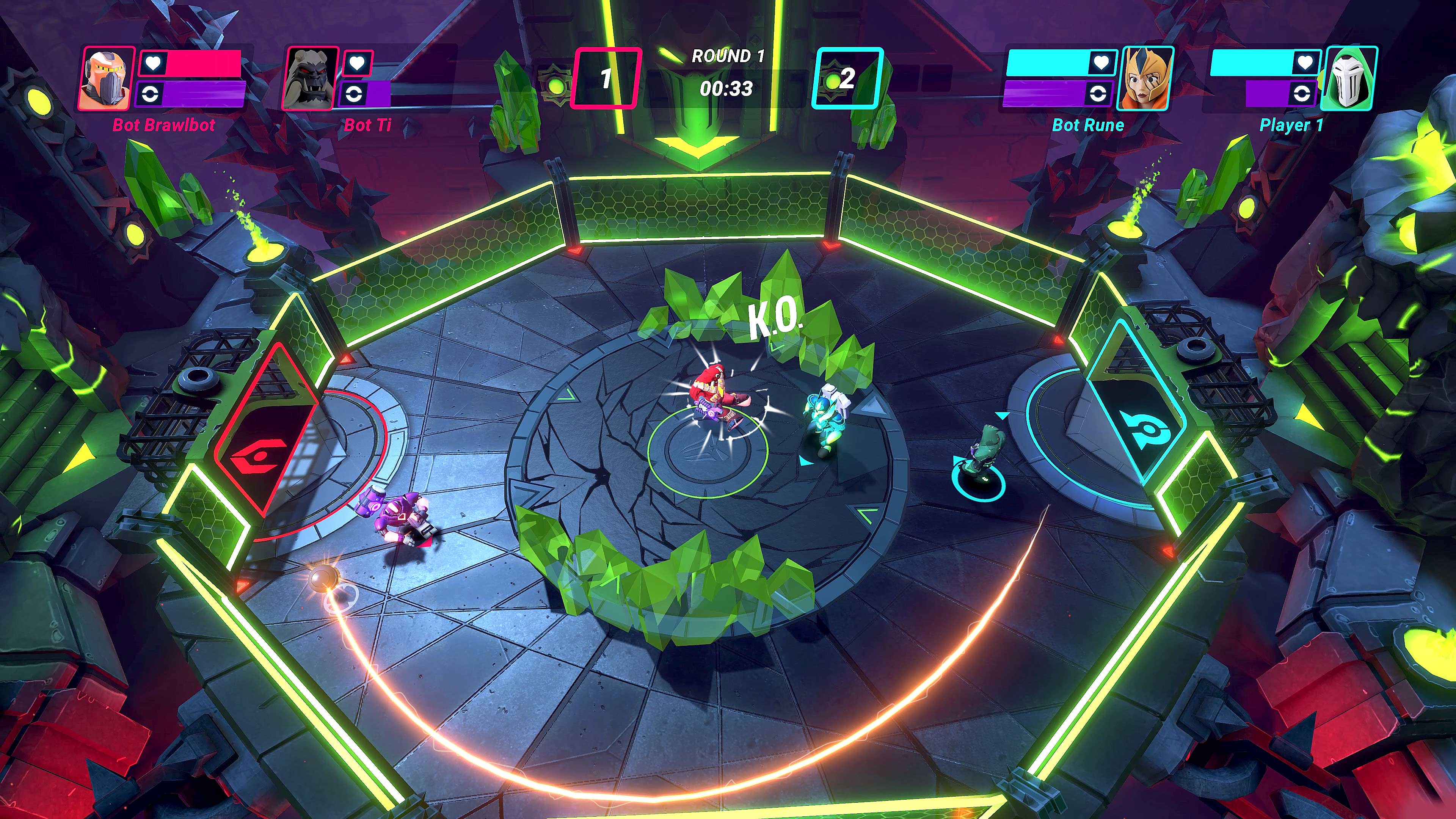Screen dimensions: 1456x819
Task: Select Bot Brawlbot's orange helmet portrait
Action: pyautogui.click(x=107, y=78)
